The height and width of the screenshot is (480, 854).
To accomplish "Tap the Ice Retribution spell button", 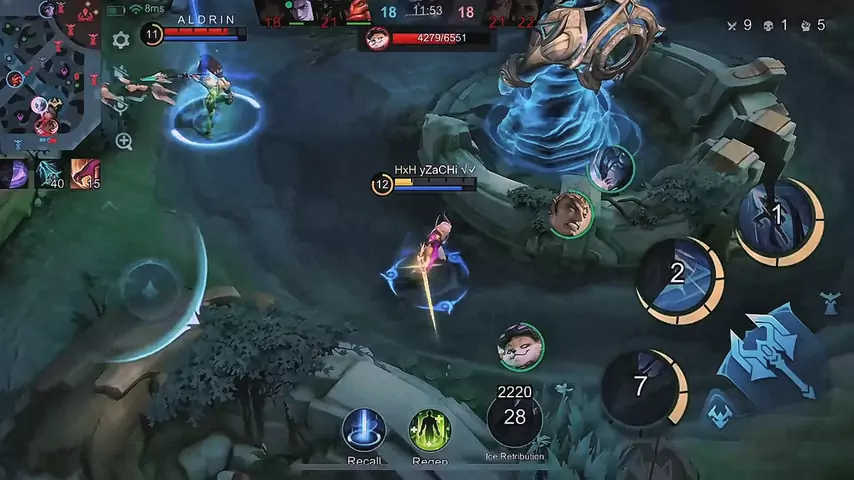I will 515,418.
